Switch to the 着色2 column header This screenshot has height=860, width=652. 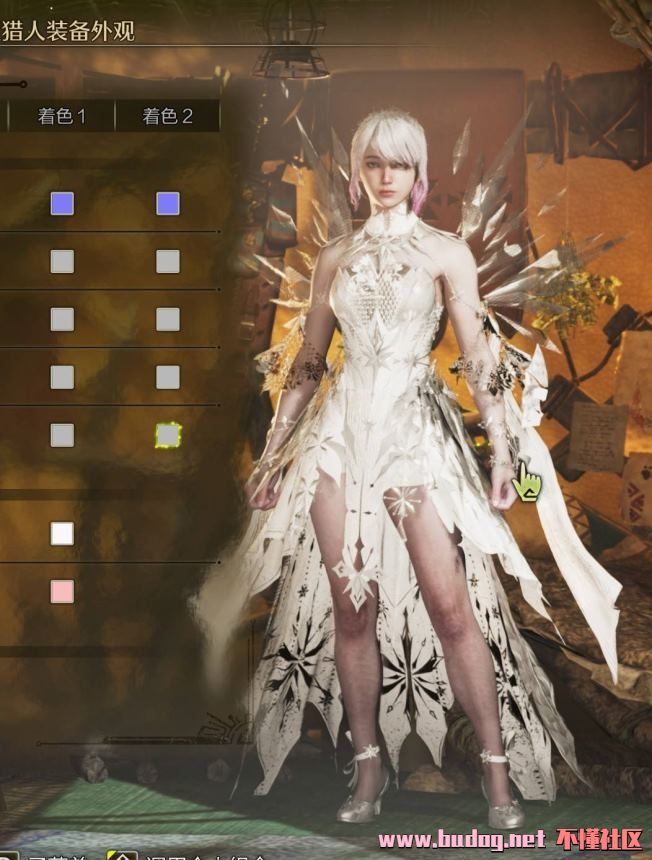pos(167,117)
